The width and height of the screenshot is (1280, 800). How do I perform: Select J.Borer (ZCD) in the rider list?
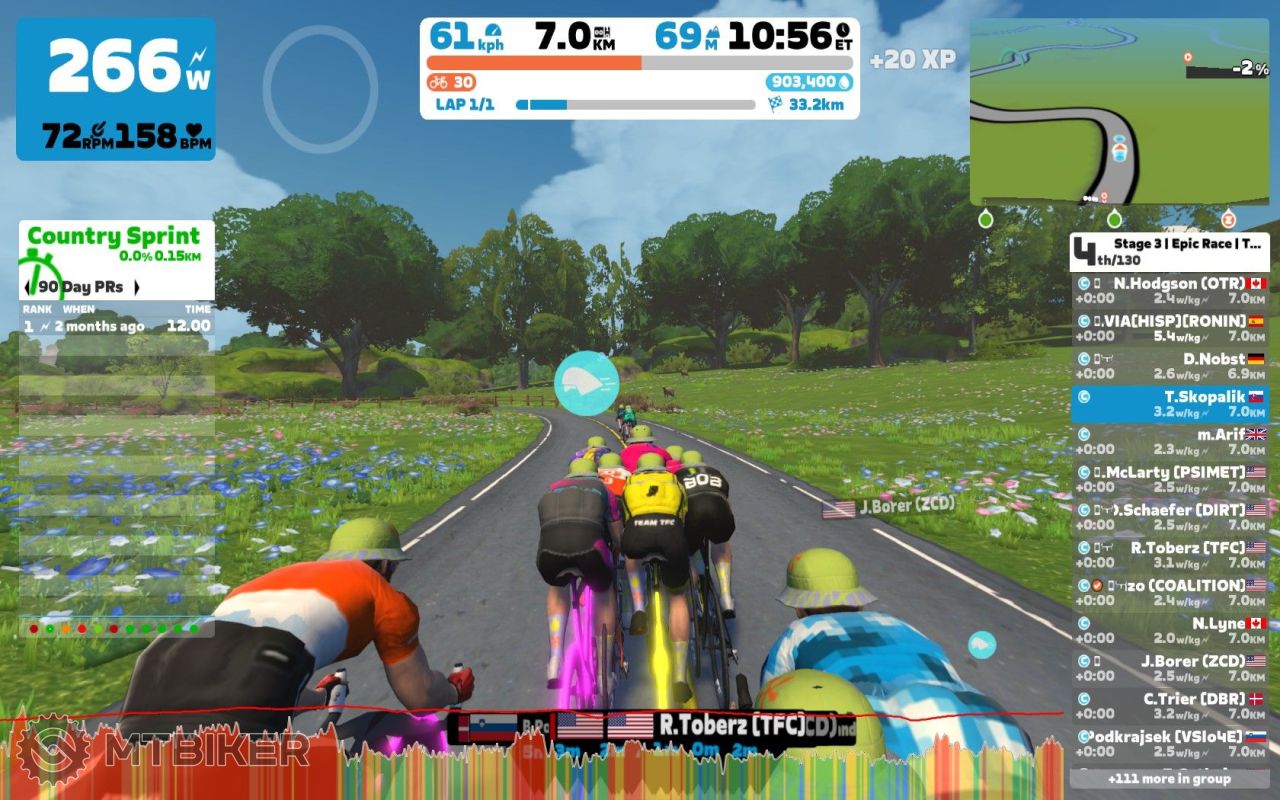pyautogui.click(x=1169, y=668)
